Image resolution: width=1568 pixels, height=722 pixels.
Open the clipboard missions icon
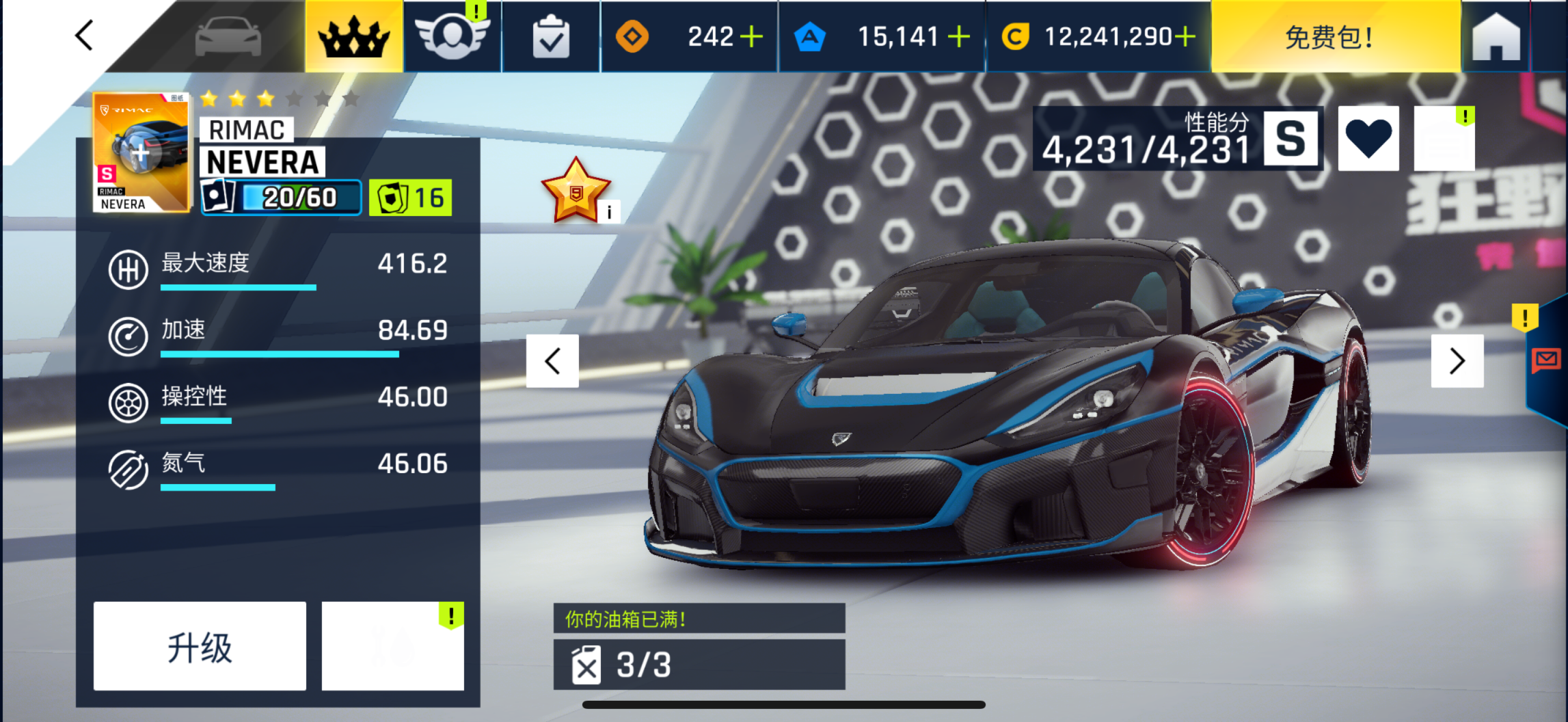[x=551, y=38]
